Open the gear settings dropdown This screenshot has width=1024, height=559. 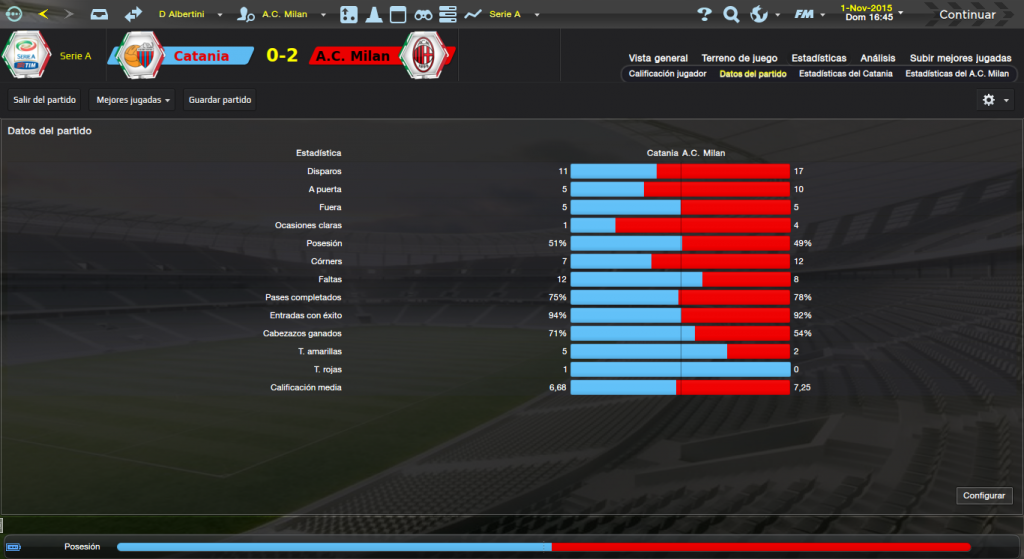(994, 100)
